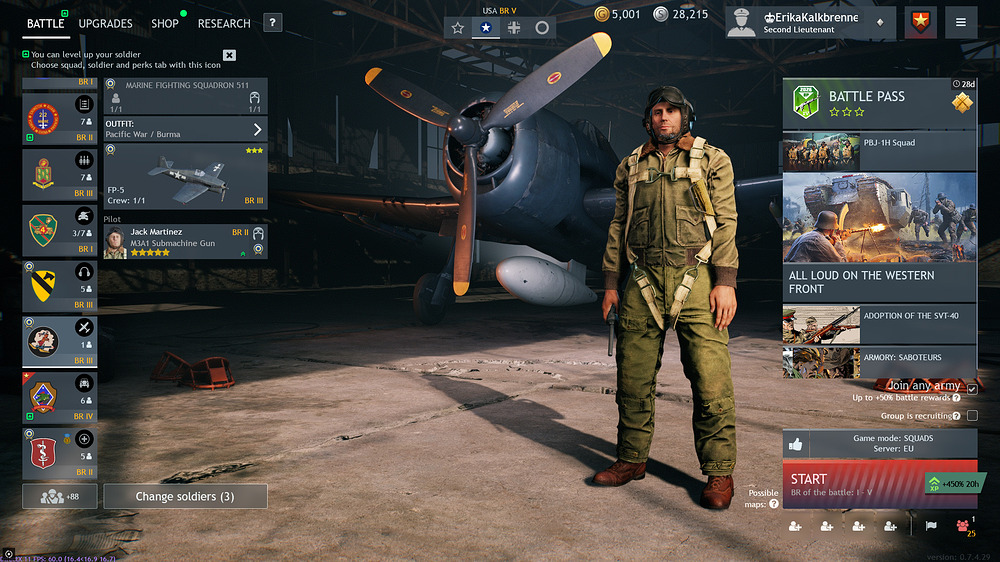
Task: View the PBJ-1H Squad offer
Action: click(x=878, y=151)
